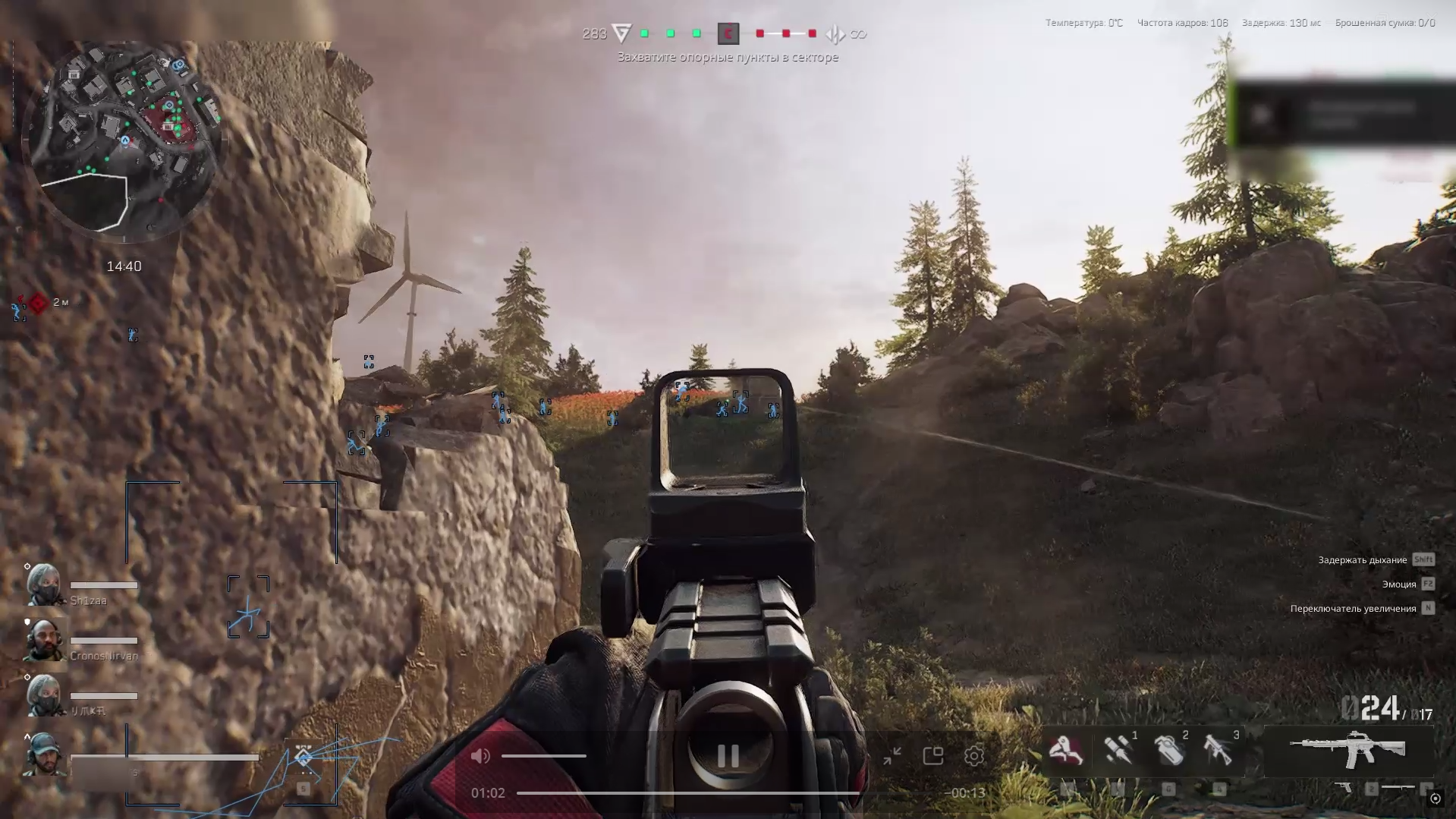This screenshot has height=819, width=1456.
Task: Select the primary assault rifle weapon slot
Action: tap(1348, 750)
